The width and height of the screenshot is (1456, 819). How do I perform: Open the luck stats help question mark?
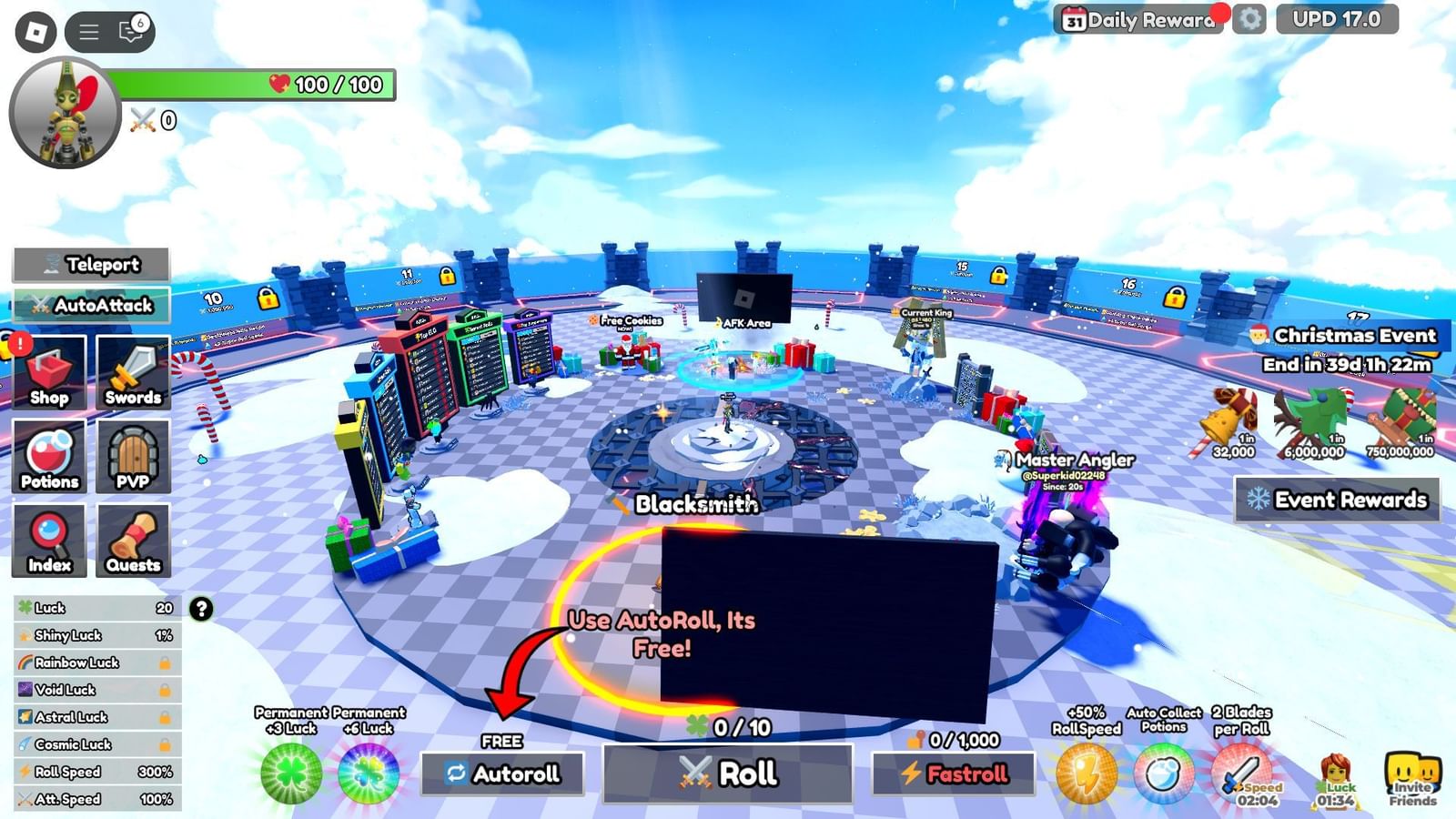(x=200, y=610)
